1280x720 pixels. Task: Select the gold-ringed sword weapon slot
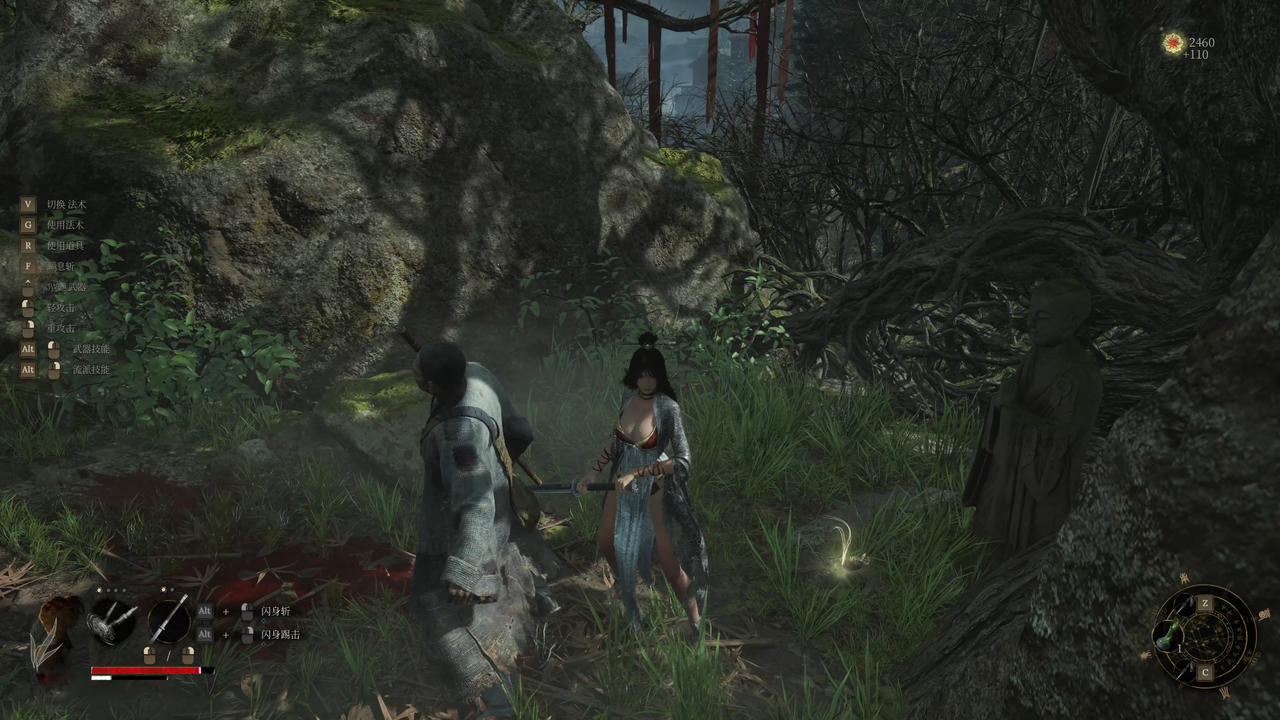(169, 620)
